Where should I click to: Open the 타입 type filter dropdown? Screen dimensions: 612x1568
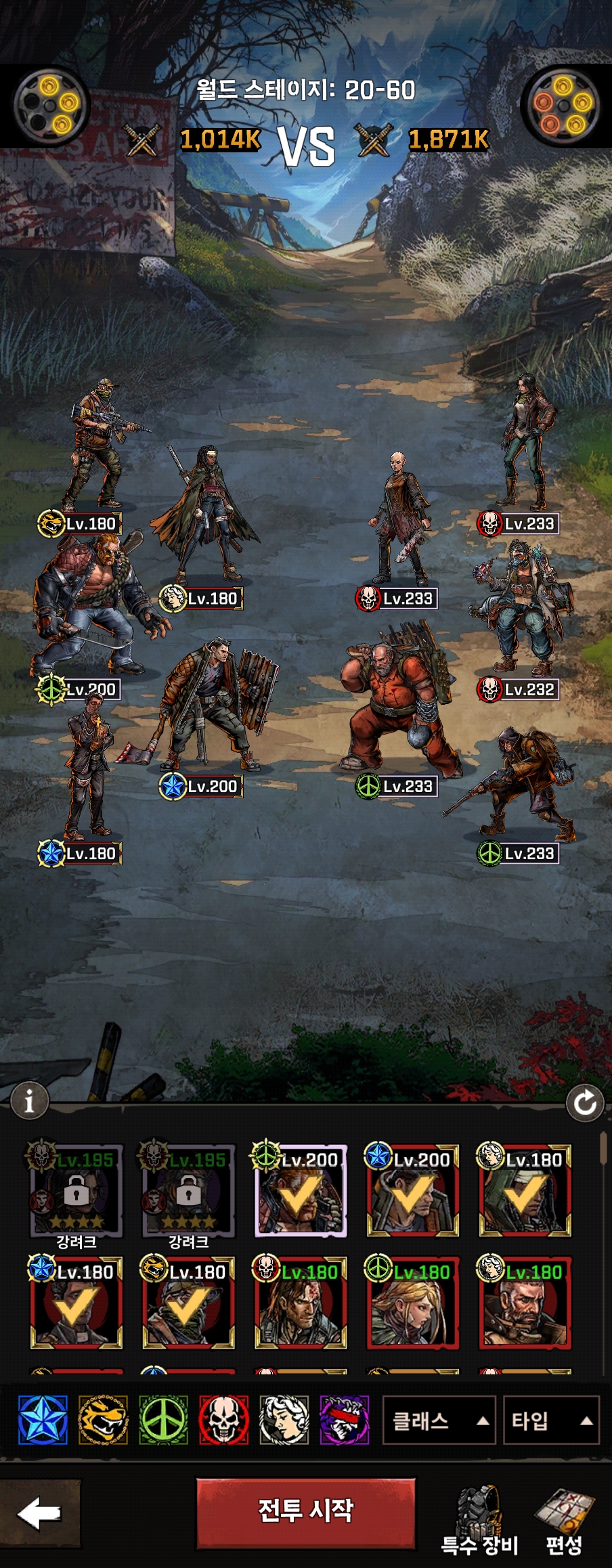(x=551, y=1420)
